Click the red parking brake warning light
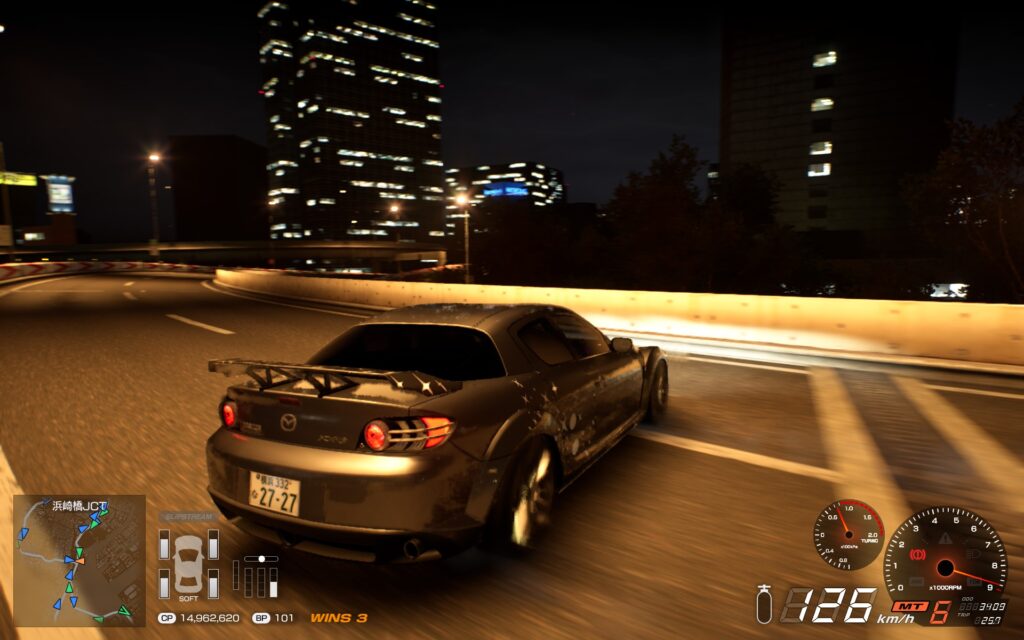The width and height of the screenshot is (1024, 640). coord(917,553)
